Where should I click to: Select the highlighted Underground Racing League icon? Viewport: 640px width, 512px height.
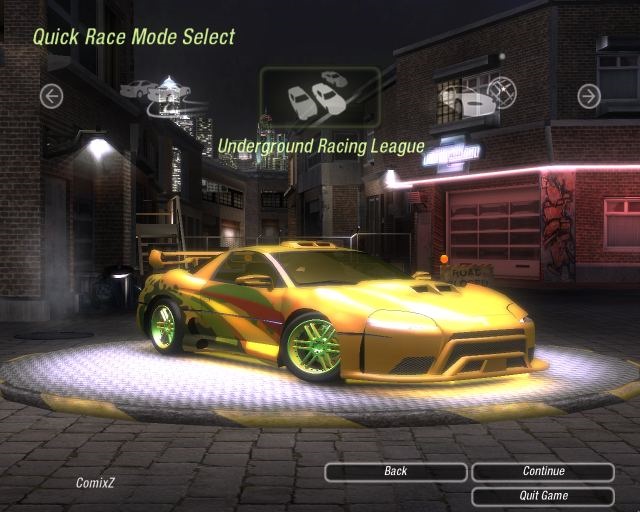[x=320, y=97]
